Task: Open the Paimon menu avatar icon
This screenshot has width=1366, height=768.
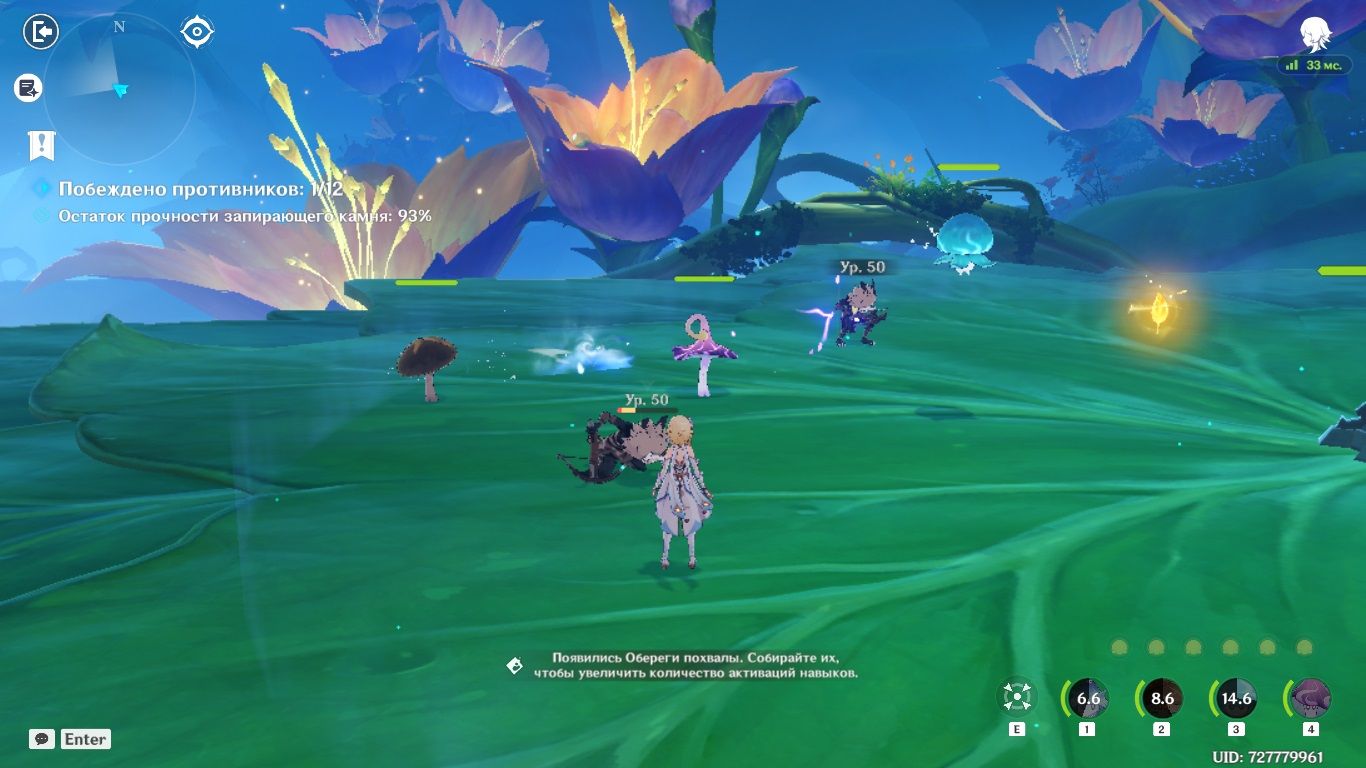Action: (x=1314, y=35)
